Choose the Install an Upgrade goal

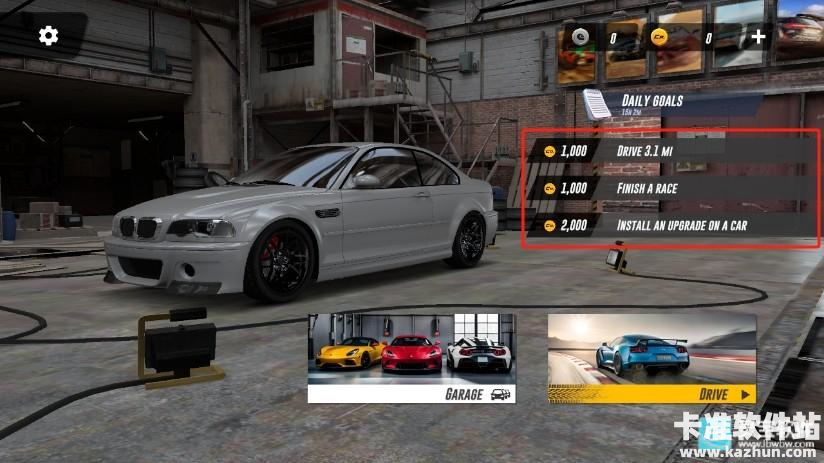[670, 225]
